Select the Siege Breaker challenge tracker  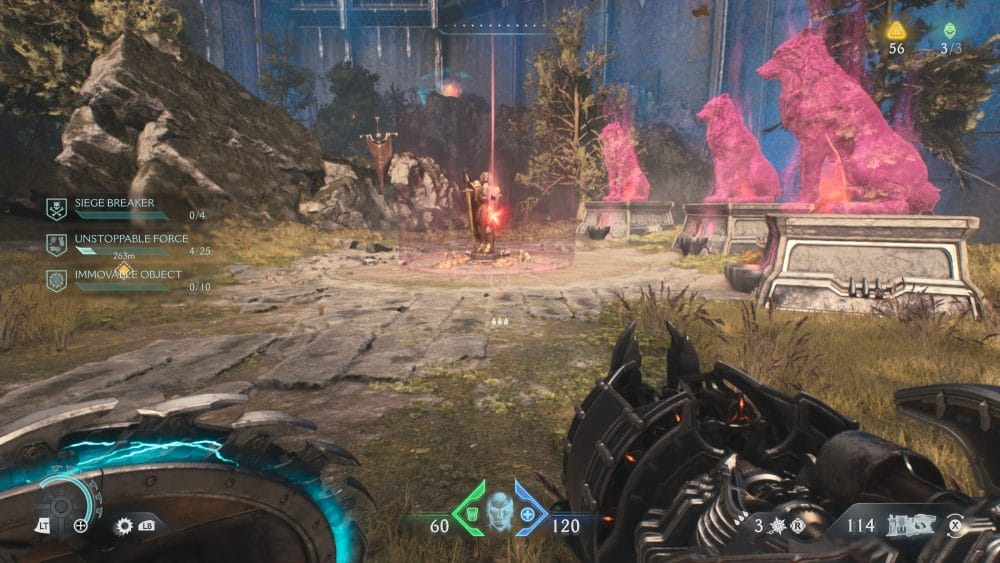[x=110, y=207]
